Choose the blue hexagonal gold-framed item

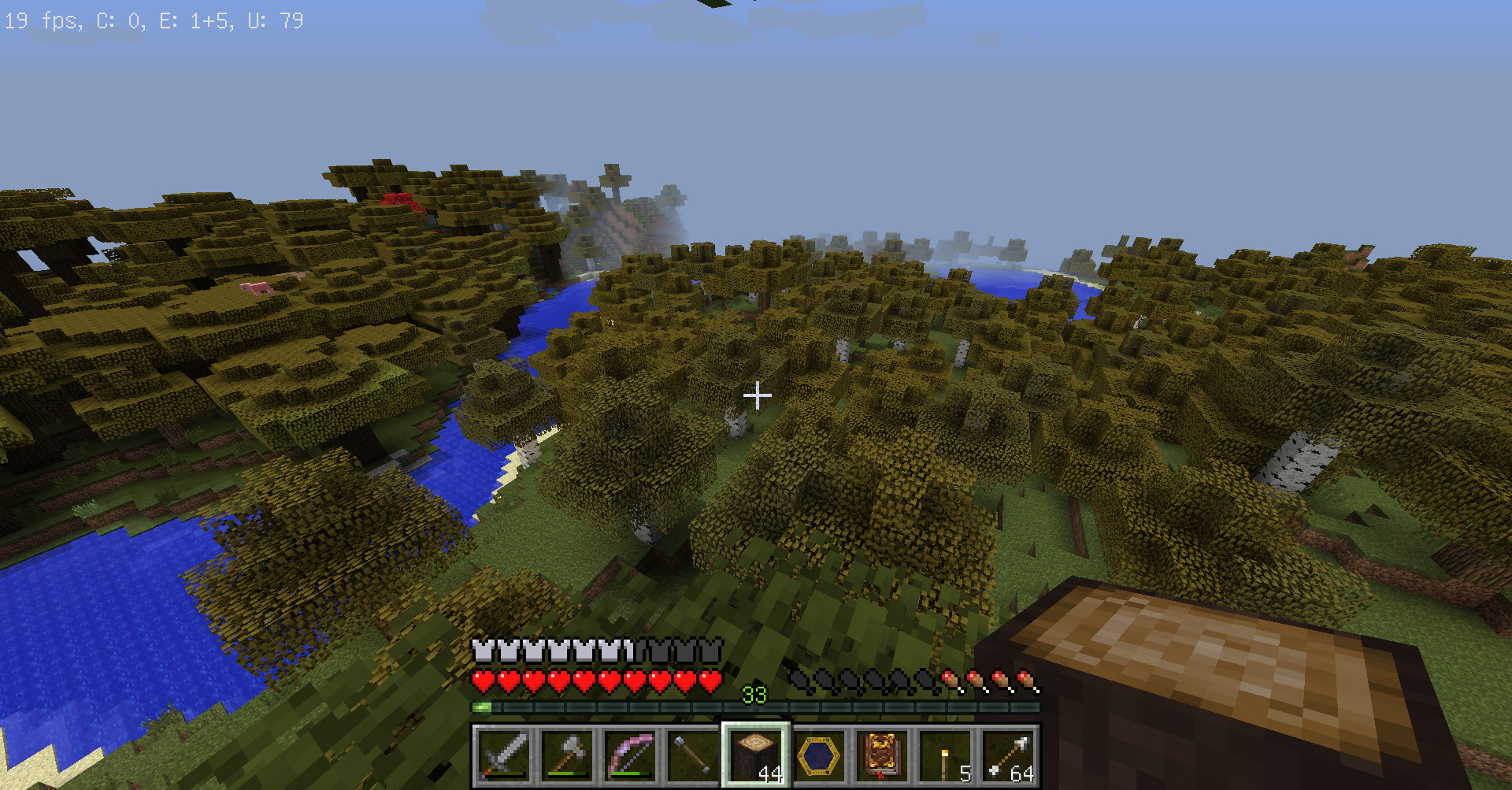[x=819, y=756]
